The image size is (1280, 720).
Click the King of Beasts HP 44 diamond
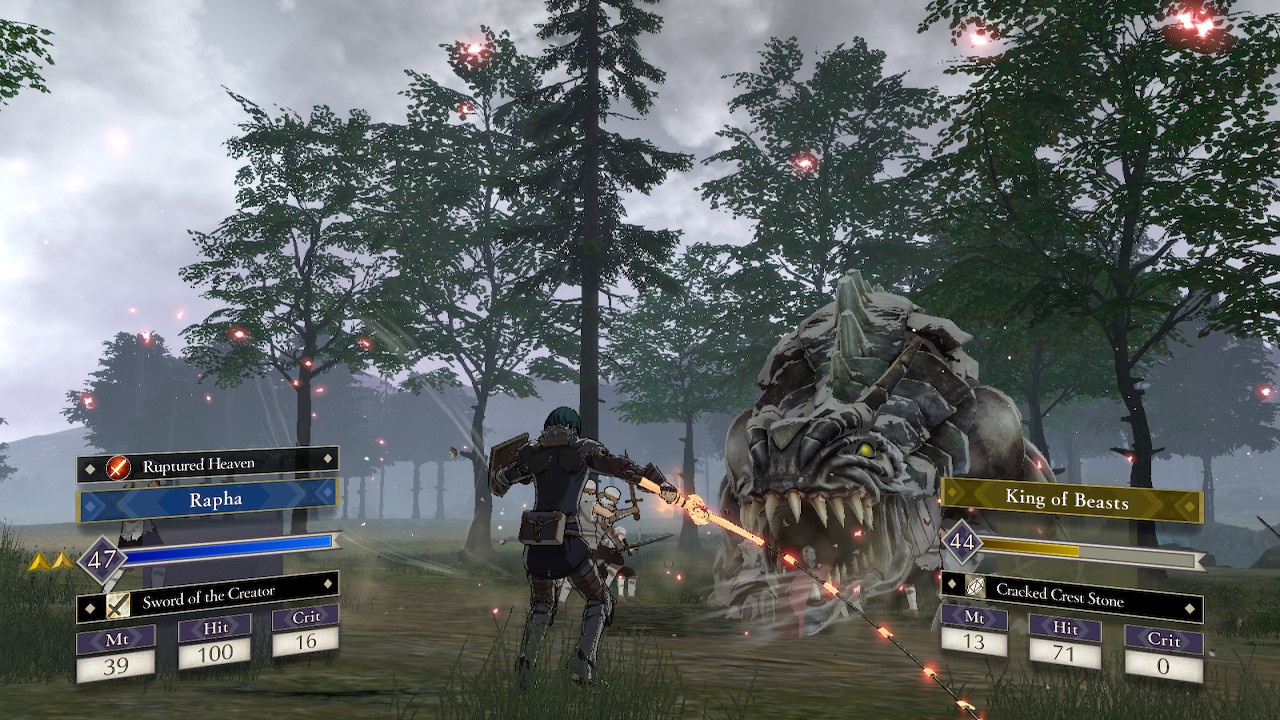(x=960, y=544)
